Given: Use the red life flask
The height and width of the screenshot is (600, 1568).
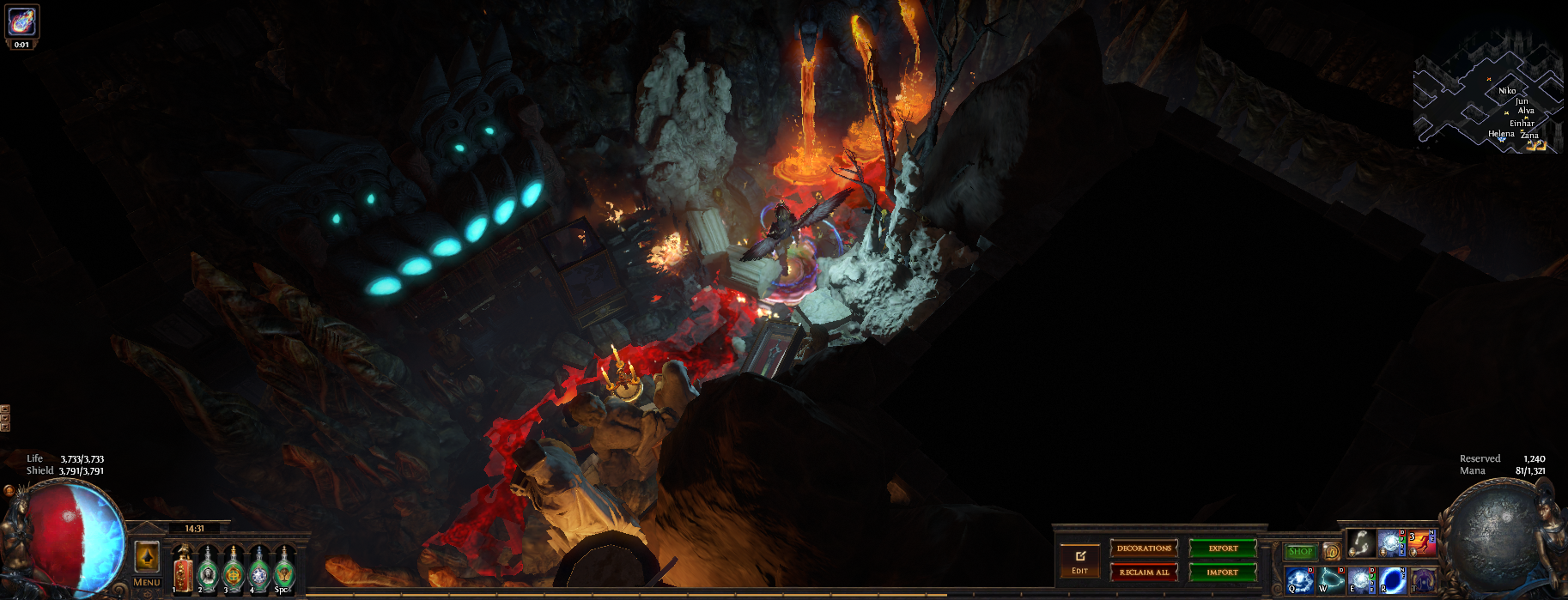Looking at the screenshot, I should [x=183, y=570].
